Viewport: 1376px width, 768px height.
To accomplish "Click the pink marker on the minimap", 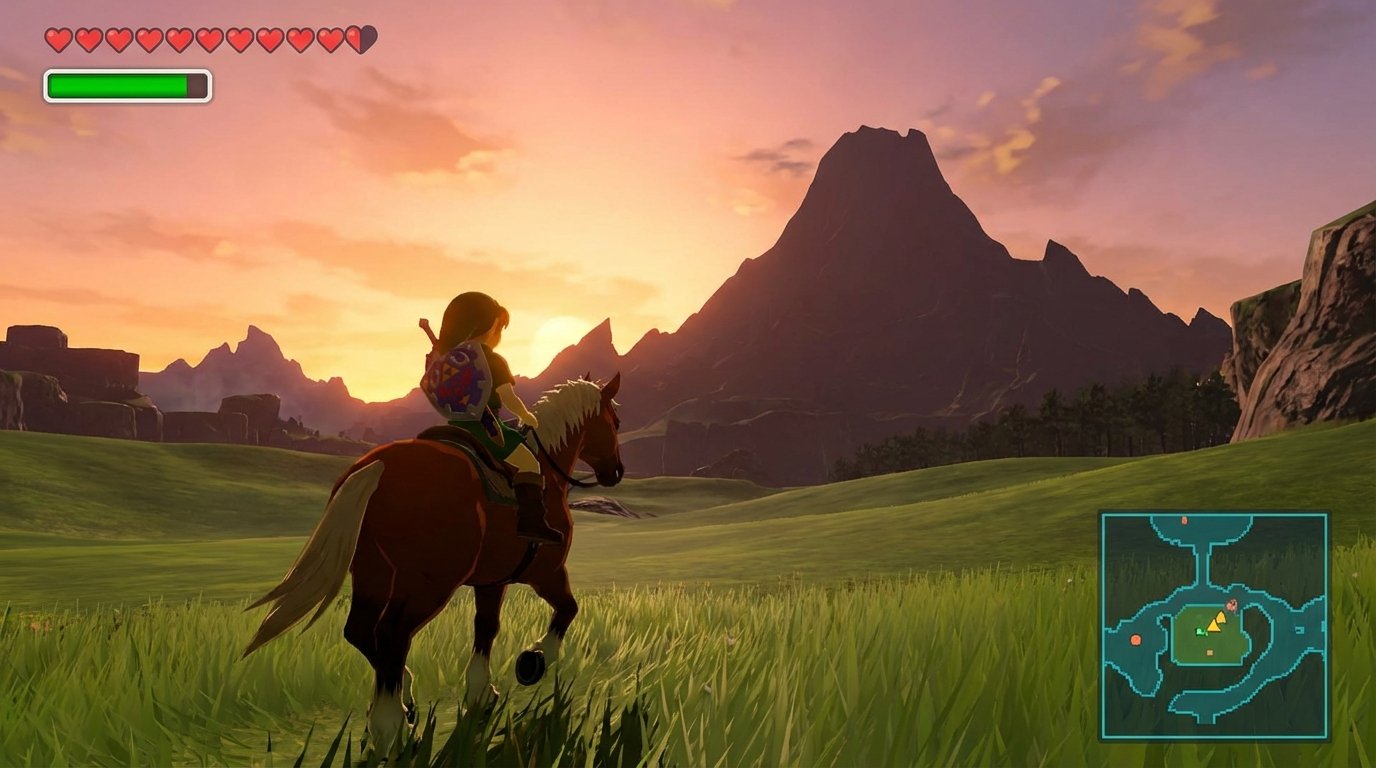I will point(1232,605).
